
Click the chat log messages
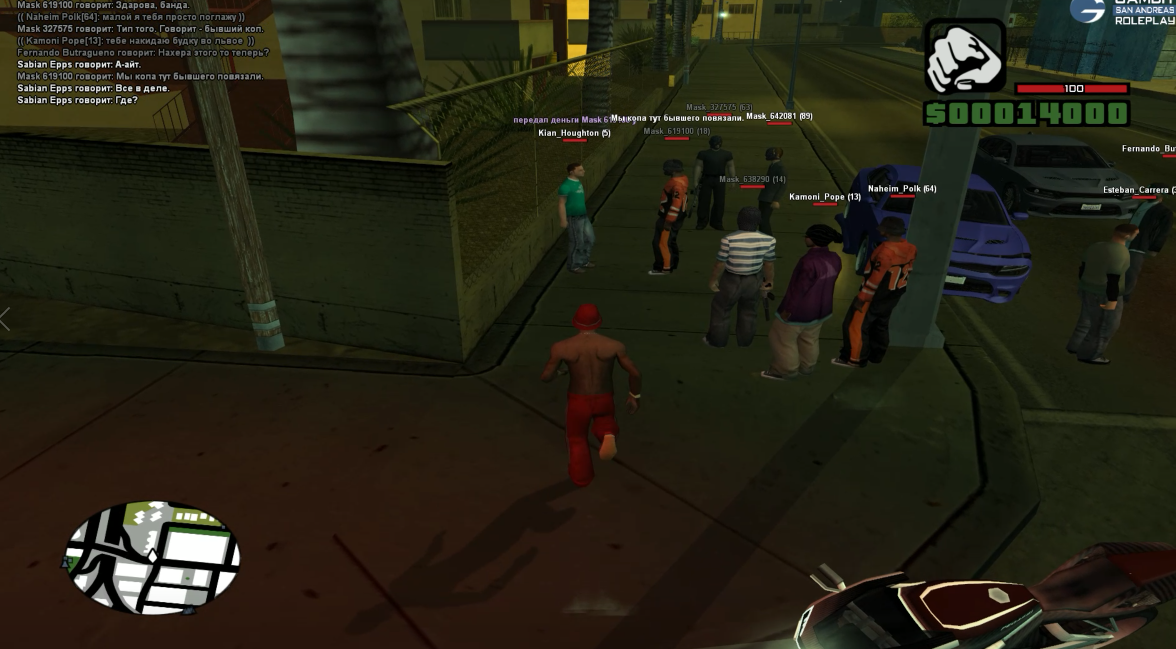tap(140, 52)
